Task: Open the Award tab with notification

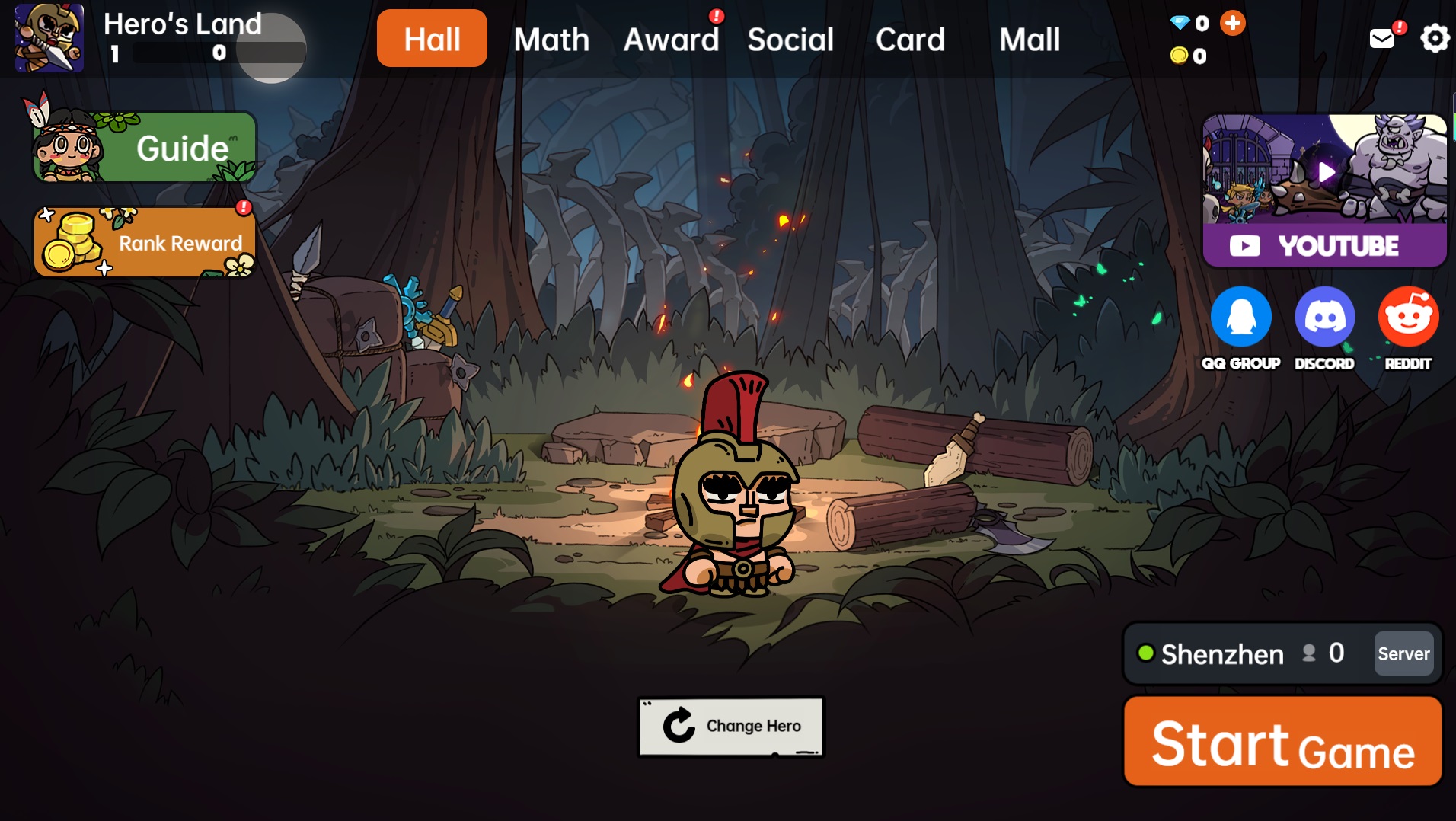Action: click(x=671, y=39)
